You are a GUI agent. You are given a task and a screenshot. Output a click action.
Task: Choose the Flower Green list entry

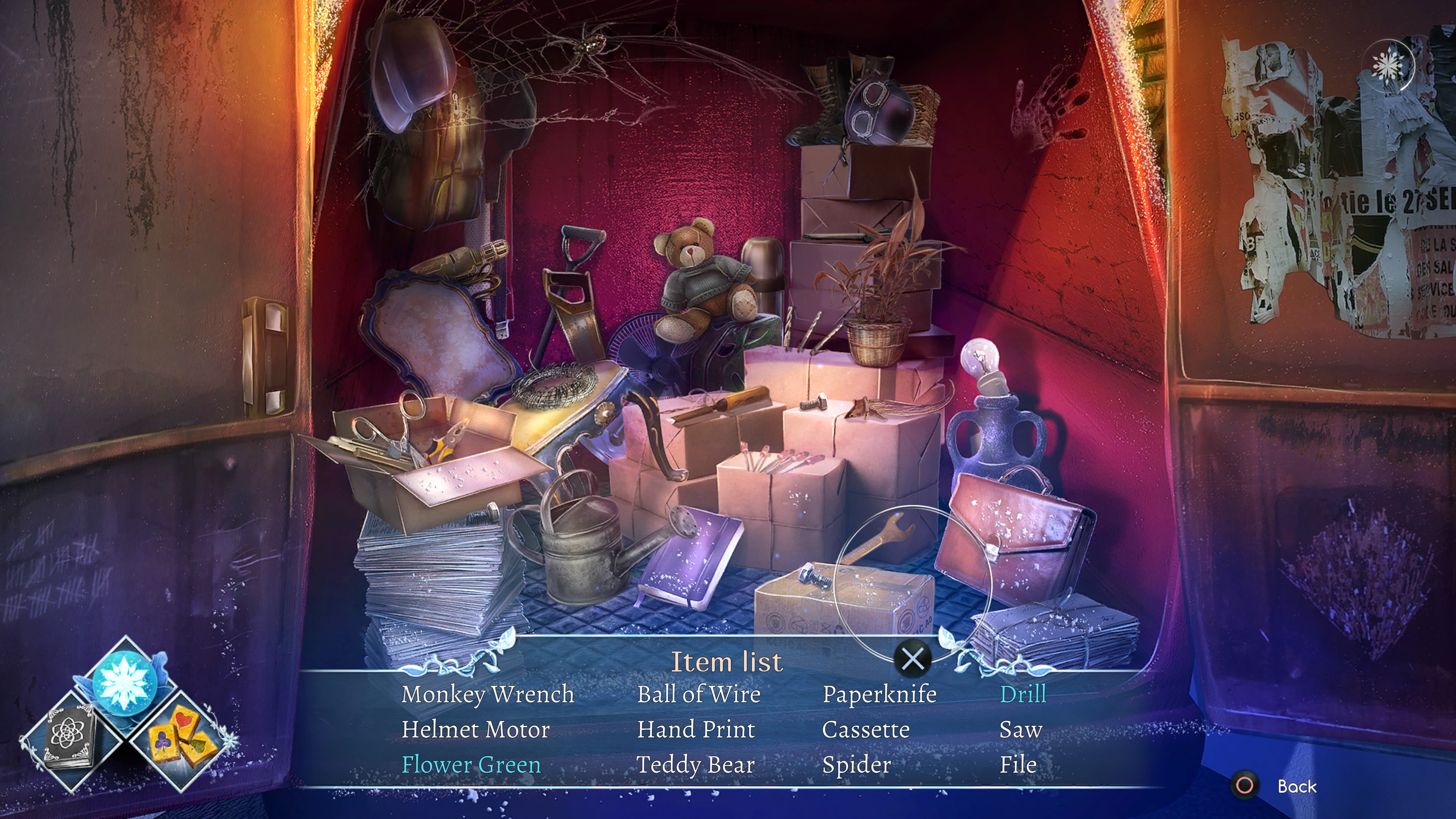tap(471, 765)
